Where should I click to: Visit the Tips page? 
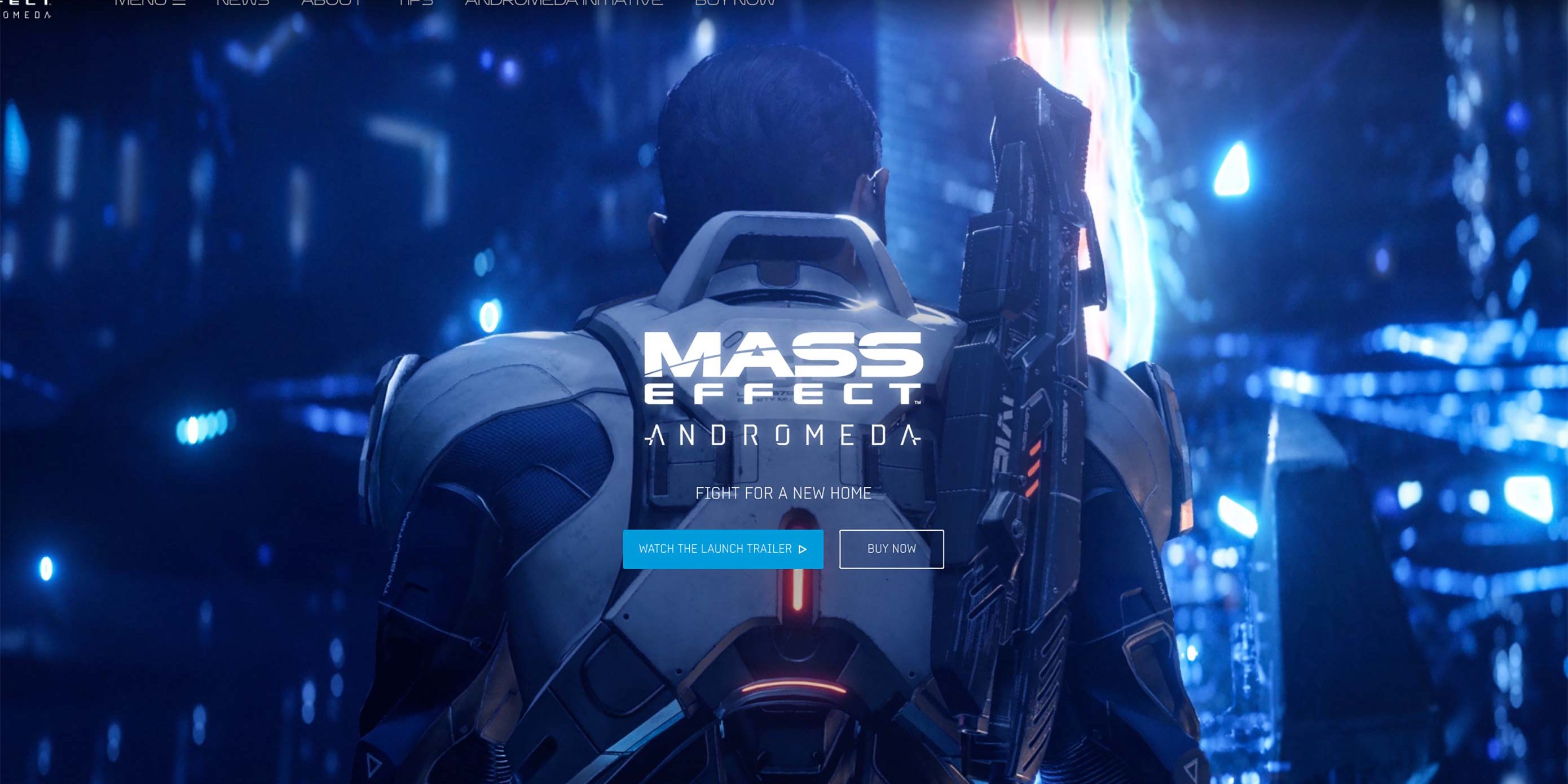click(x=416, y=2)
